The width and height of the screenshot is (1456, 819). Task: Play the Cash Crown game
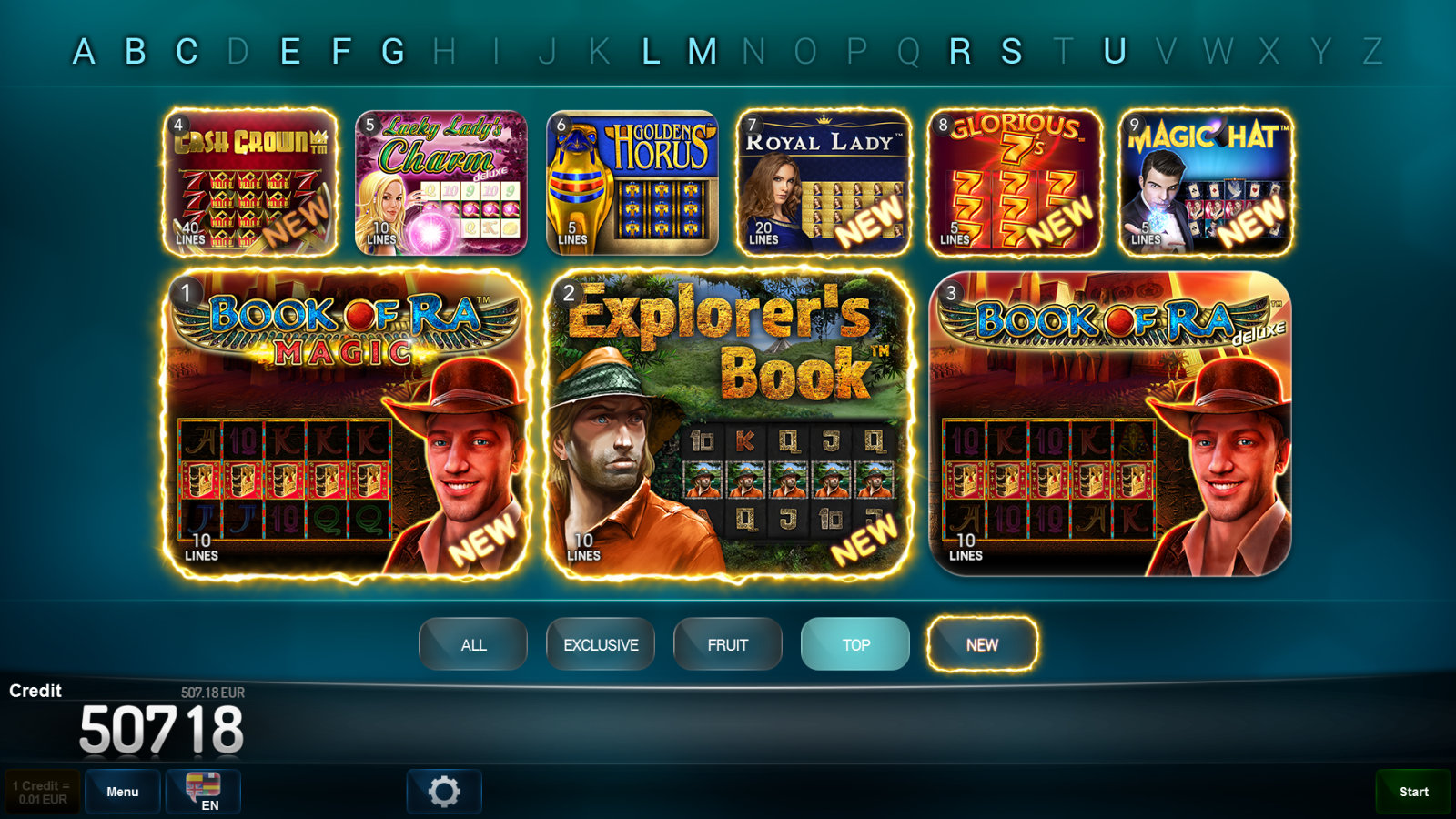(249, 179)
